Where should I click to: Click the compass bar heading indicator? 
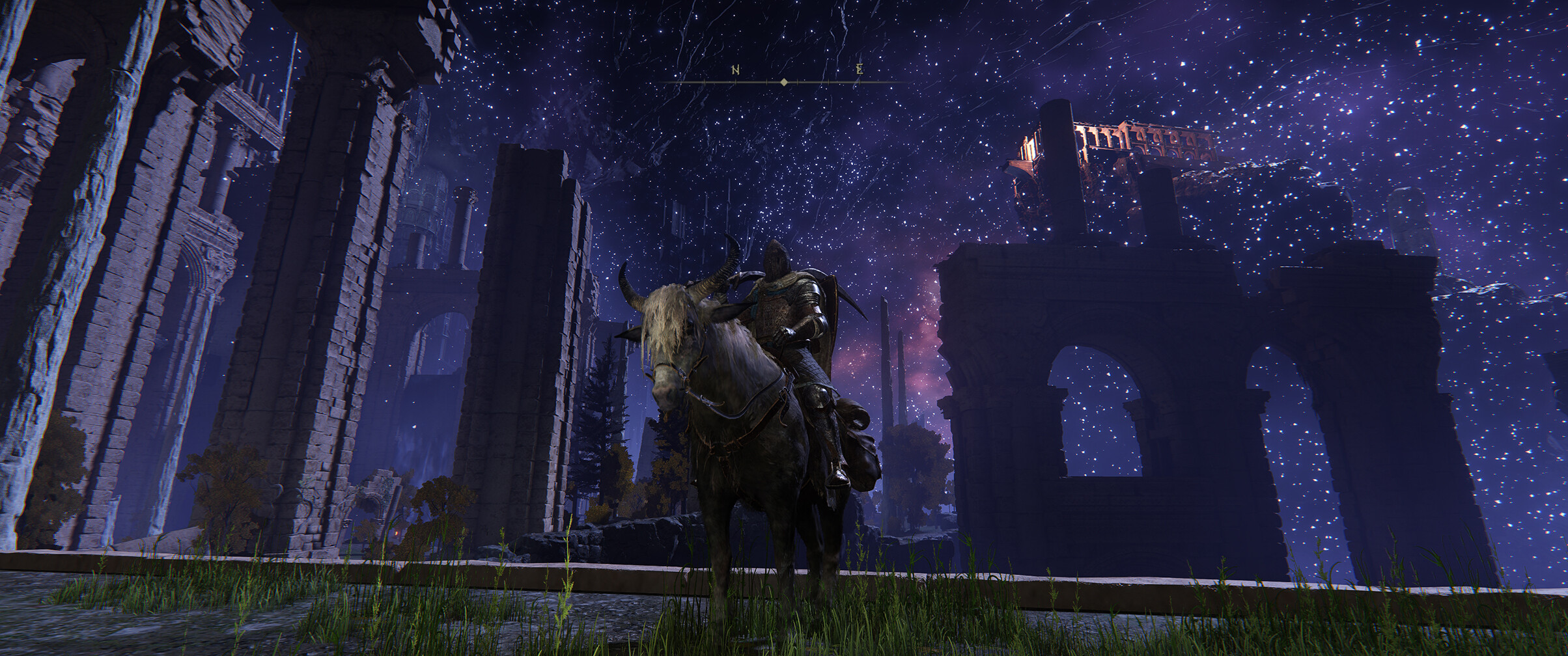[x=784, y=82]
